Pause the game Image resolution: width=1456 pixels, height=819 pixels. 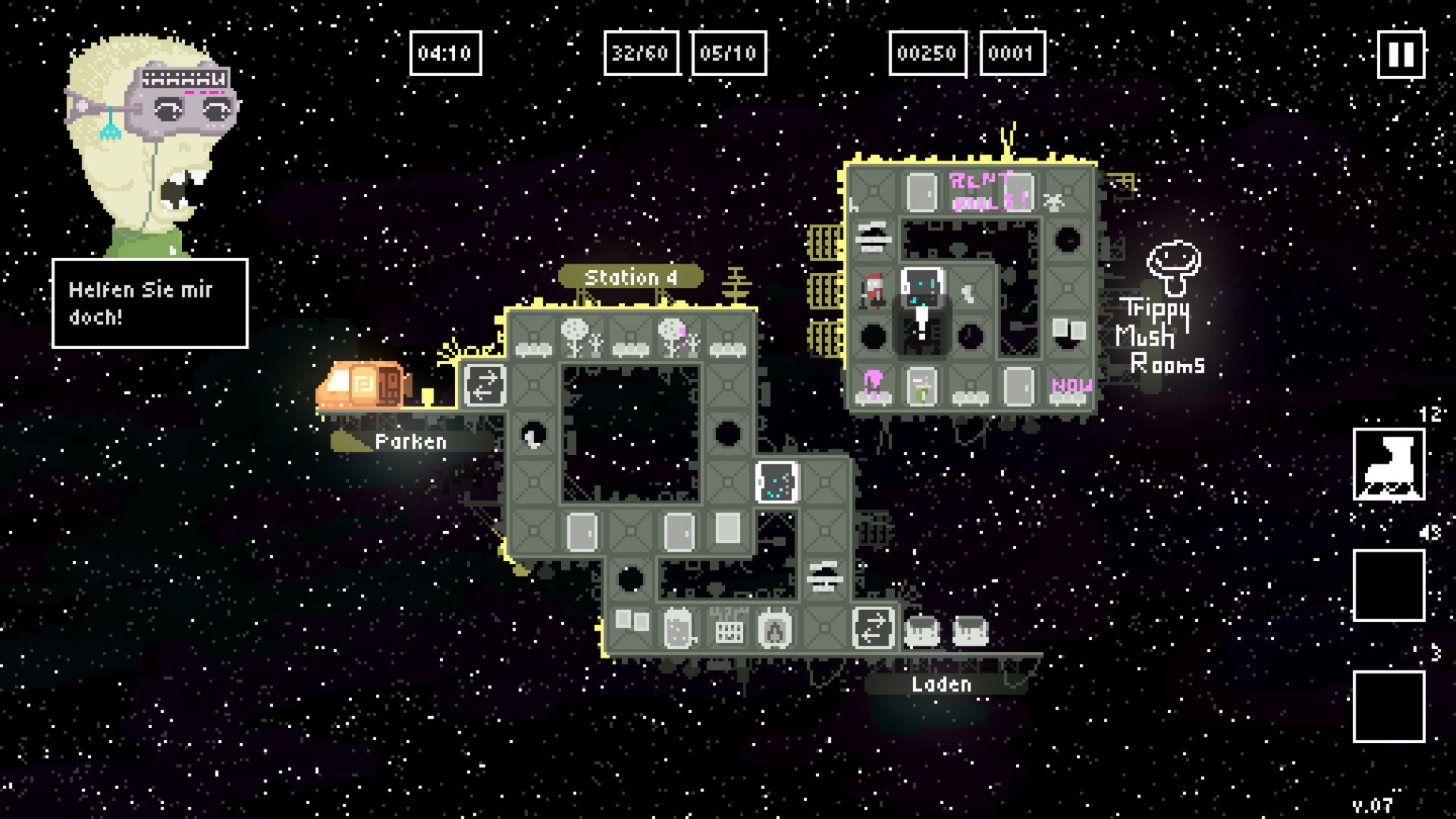[x=1401, y=54]
